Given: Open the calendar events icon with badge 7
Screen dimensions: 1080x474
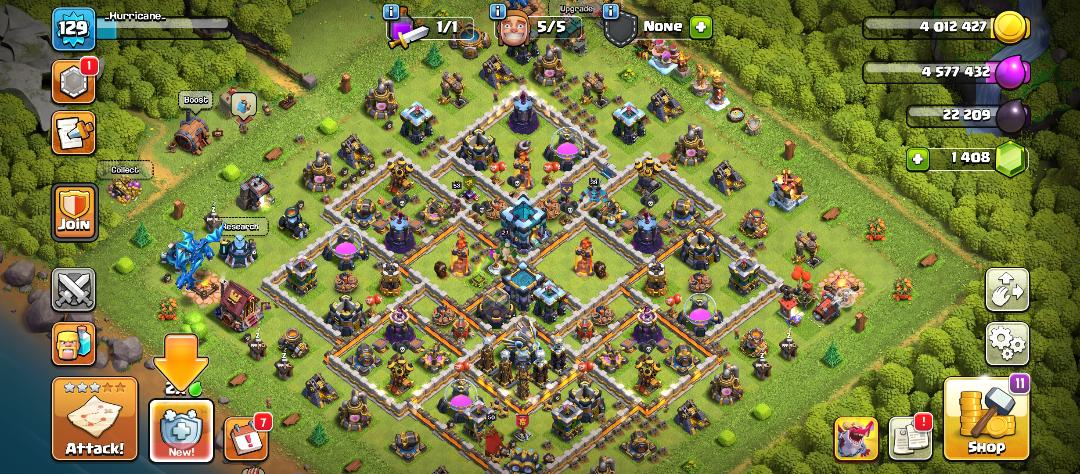Looking at the screenshot, I should point(244,438).
